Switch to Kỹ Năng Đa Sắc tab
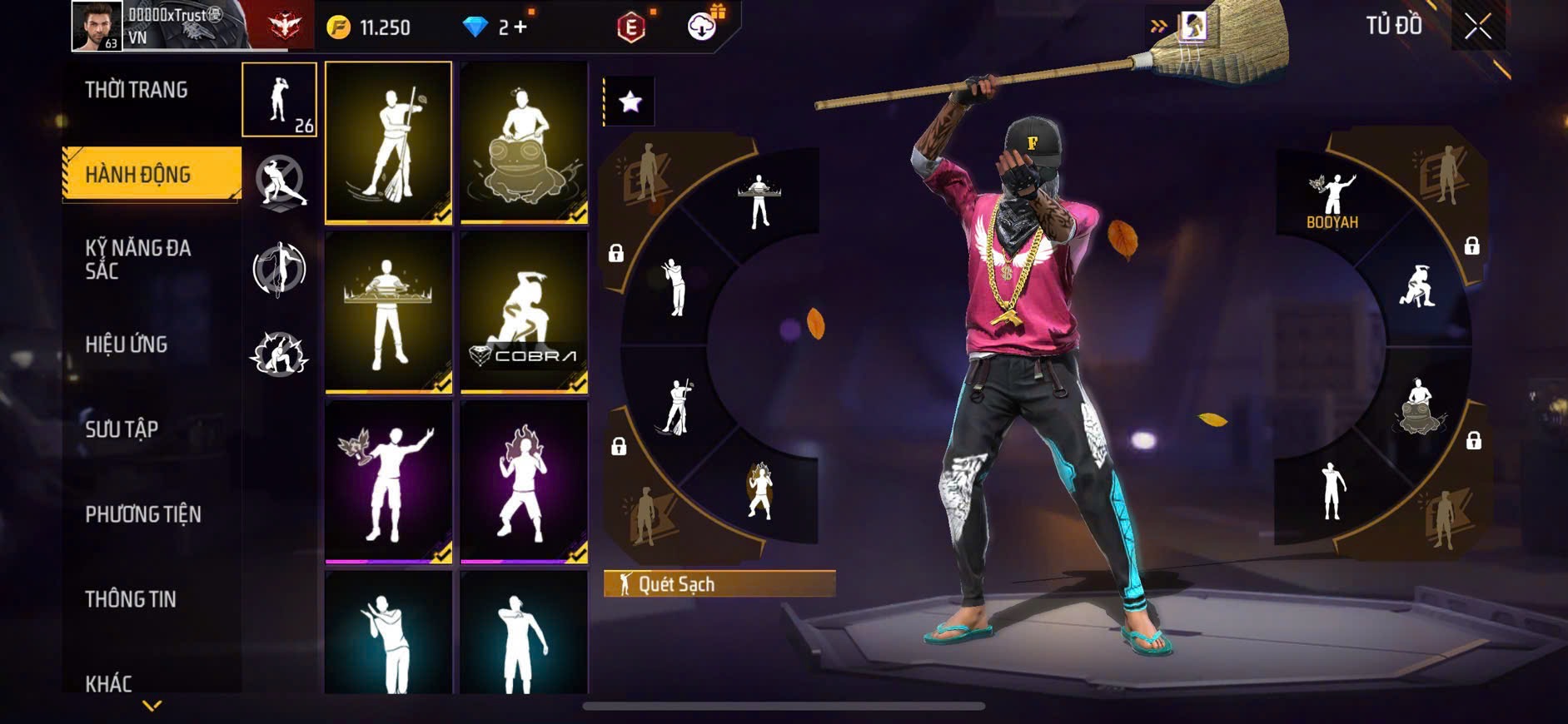The height and width of the screenshot is (724, 1568). pos(138,259)
